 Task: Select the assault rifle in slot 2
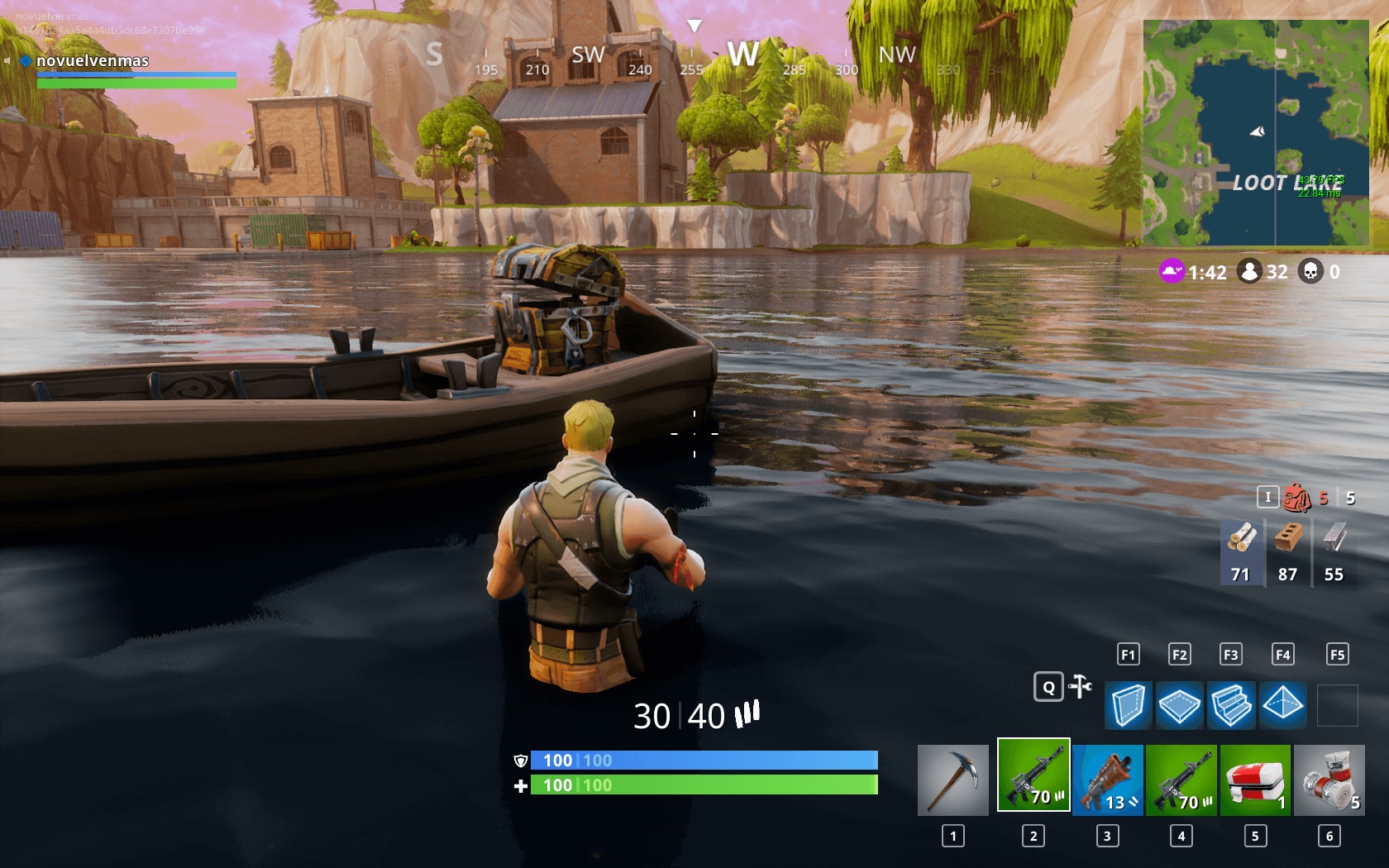click(1034, 780)
